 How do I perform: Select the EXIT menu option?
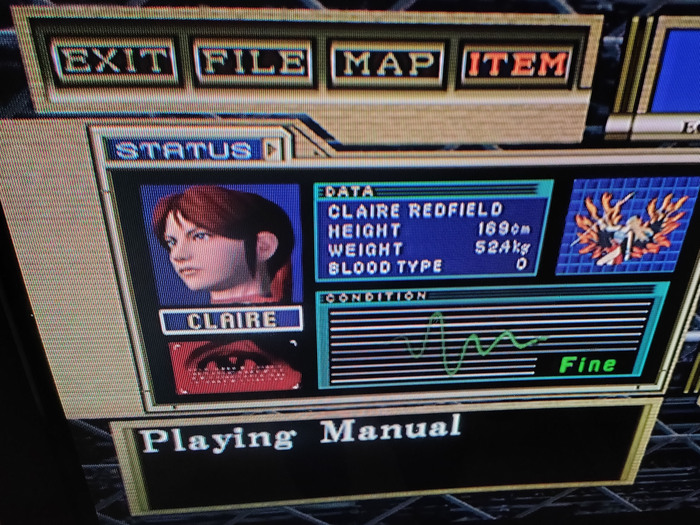click(x=115, y=62)
